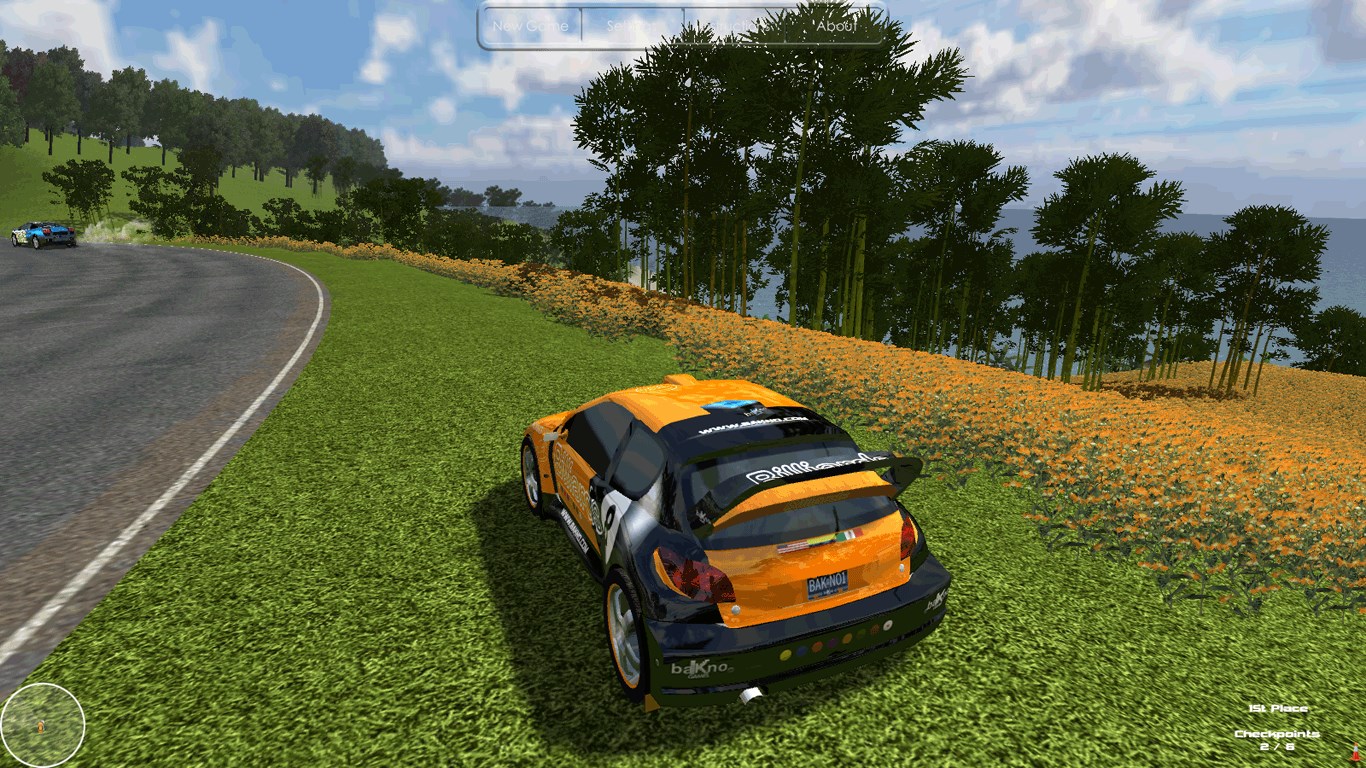The image size is (1366, 768).
Task: Open the Settings menu
Action: pos(632,26)
